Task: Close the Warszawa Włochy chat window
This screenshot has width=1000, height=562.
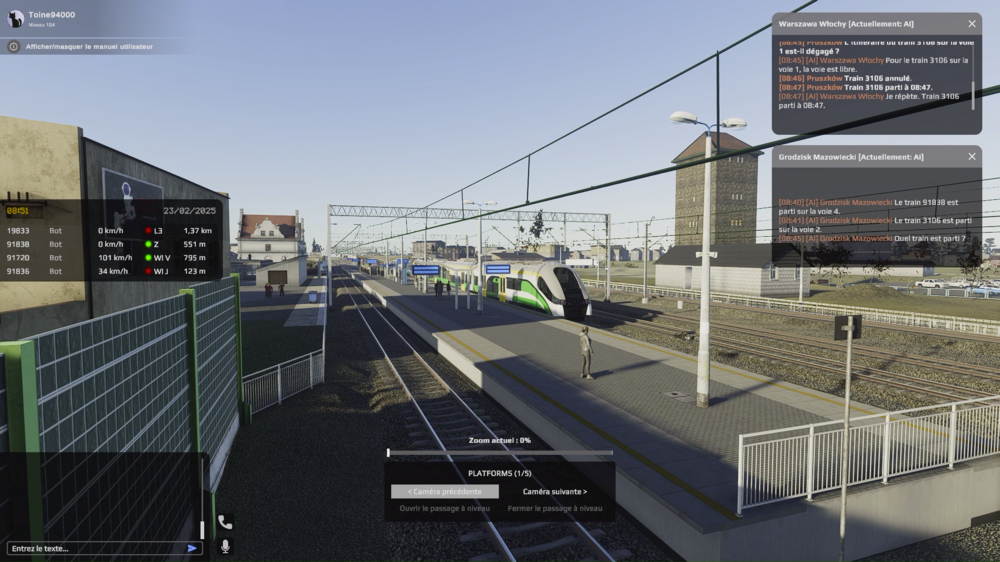Action: (972, 23)
